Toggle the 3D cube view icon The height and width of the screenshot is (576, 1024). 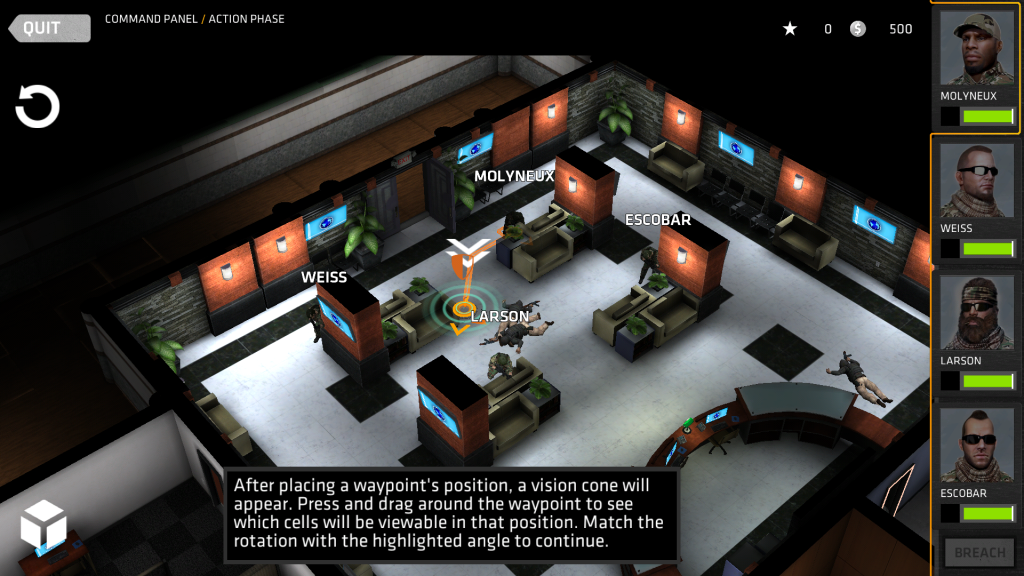pos(43,525)
